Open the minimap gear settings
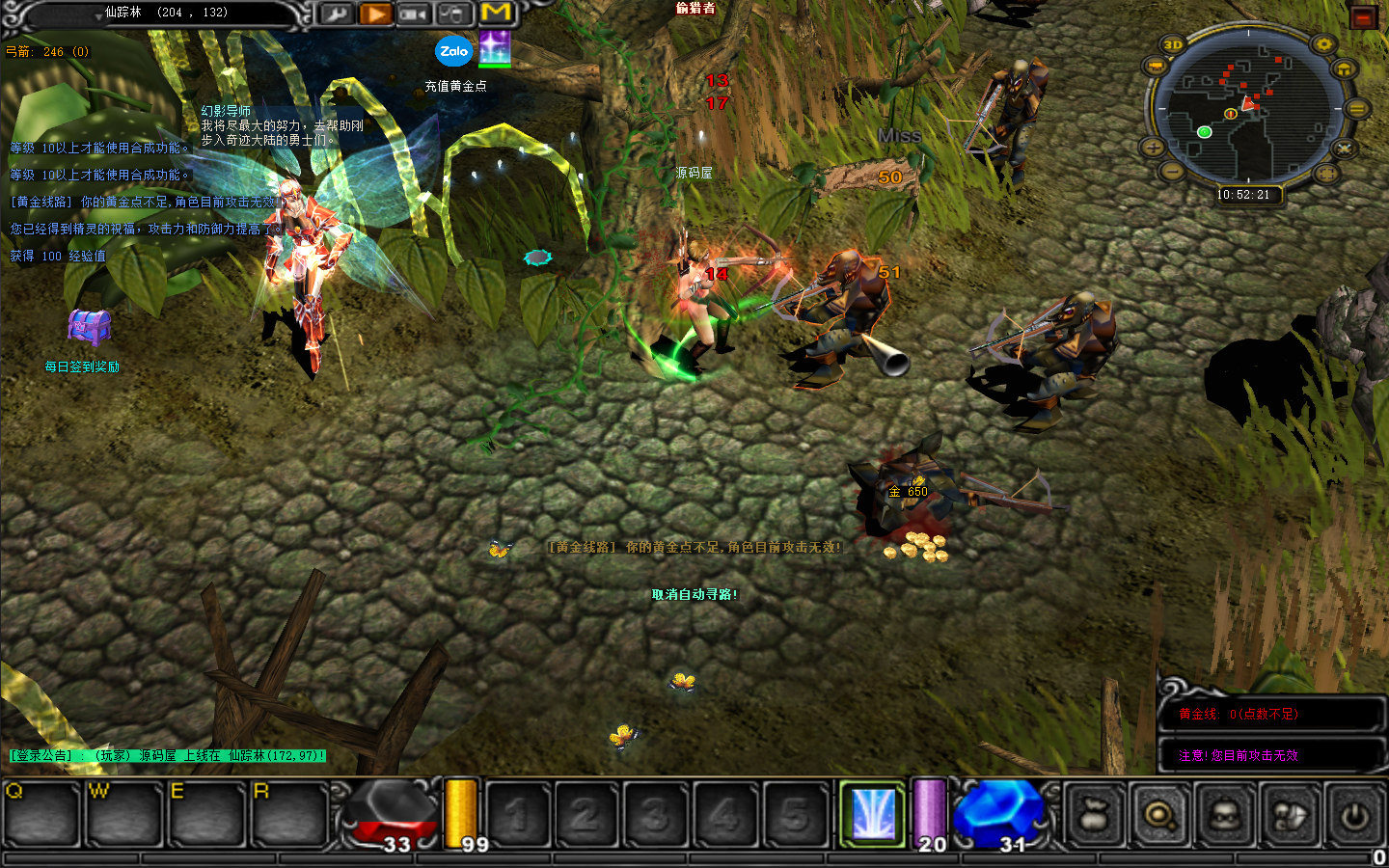 pos(1323,44)
